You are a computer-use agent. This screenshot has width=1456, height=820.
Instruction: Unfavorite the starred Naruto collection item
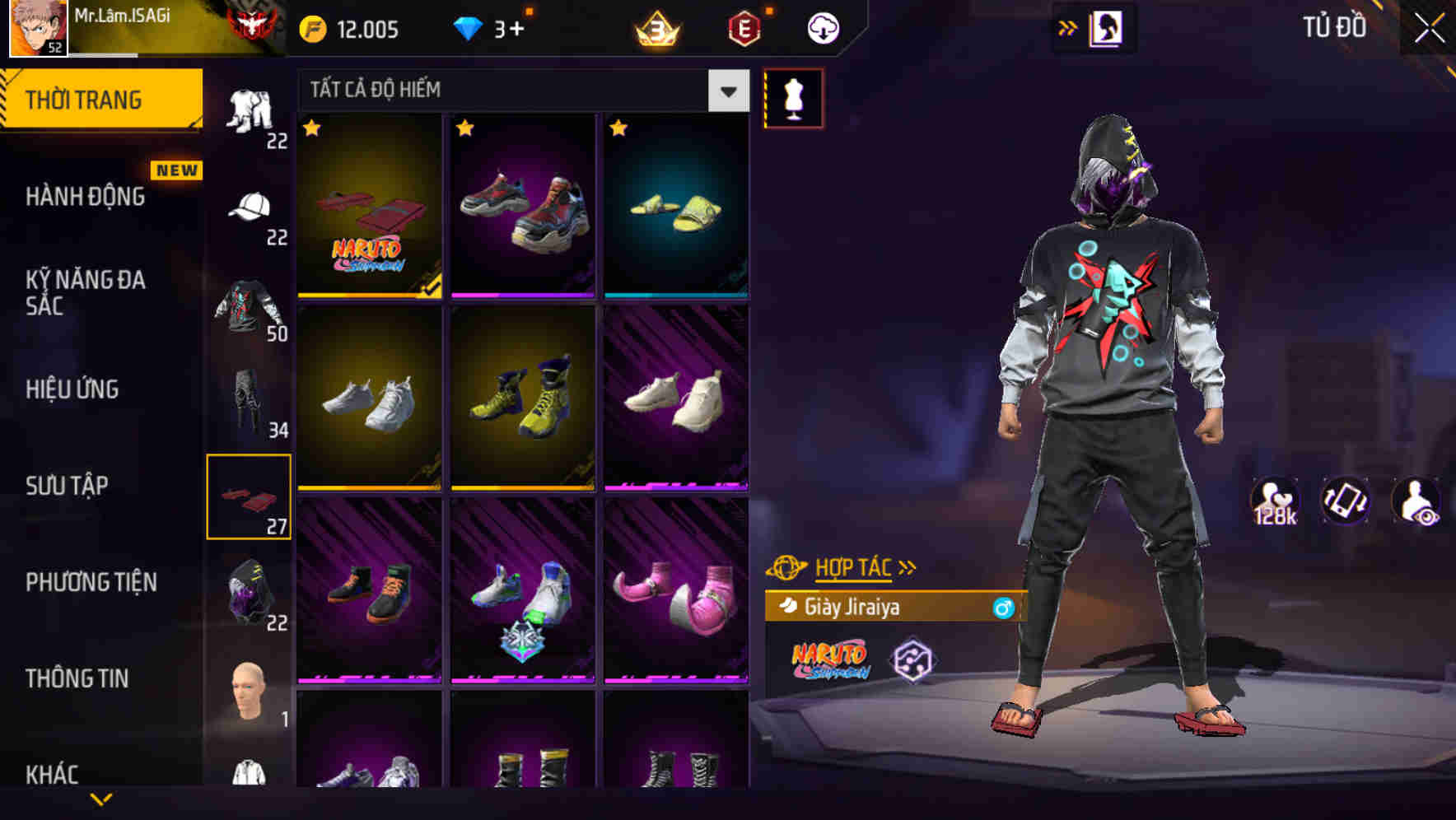click(312, 129)
